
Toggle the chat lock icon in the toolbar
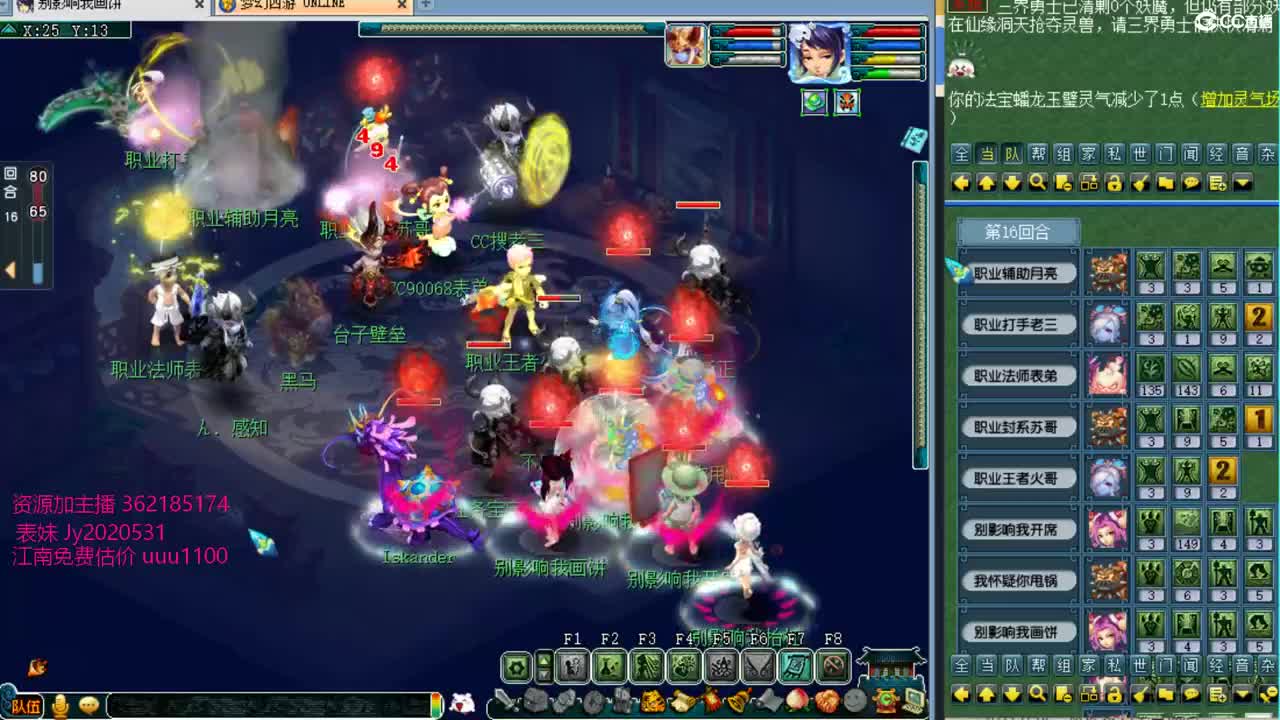click(1115, 182)
